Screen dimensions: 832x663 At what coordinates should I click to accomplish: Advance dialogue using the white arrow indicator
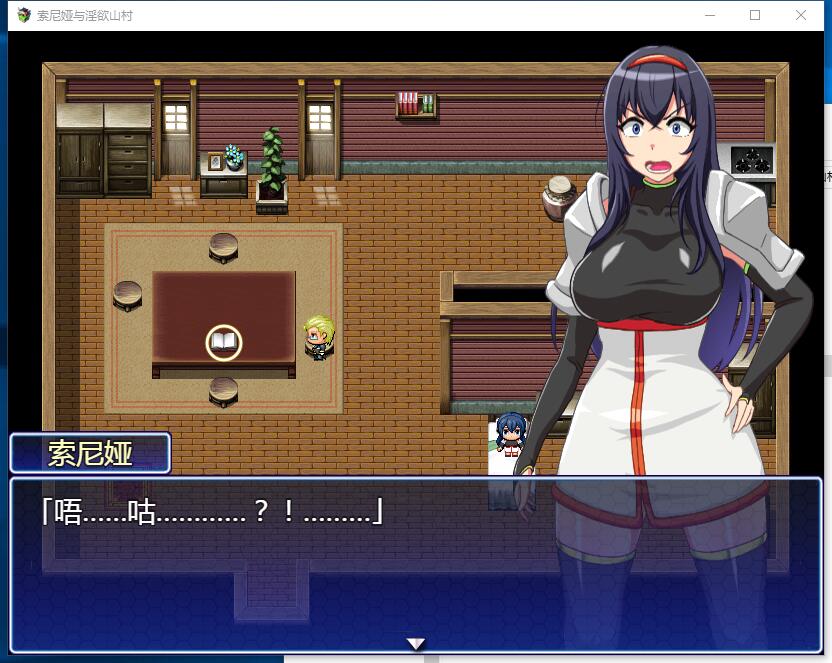point(416,643)
